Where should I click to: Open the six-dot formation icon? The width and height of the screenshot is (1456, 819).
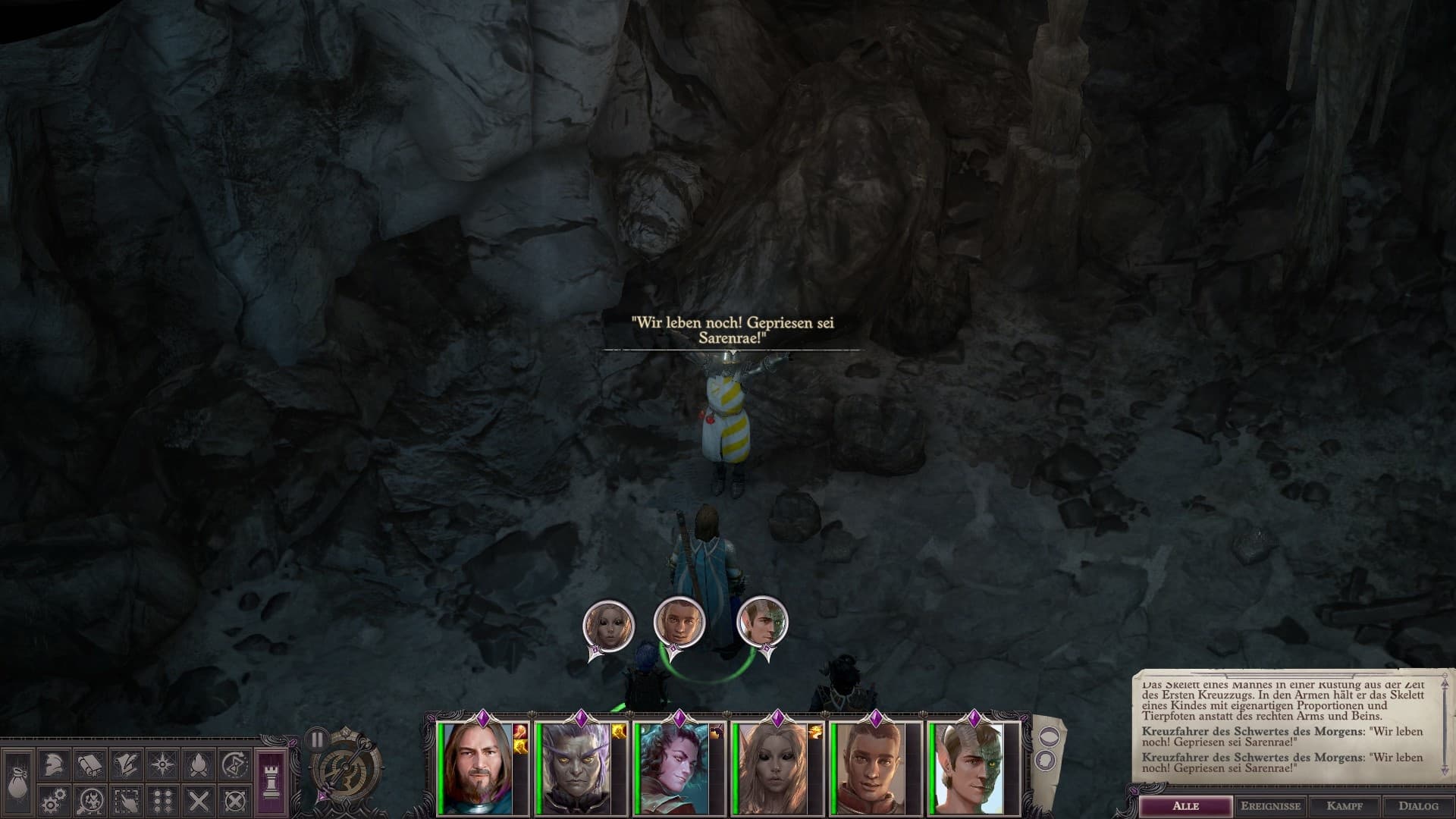point(162,801)
